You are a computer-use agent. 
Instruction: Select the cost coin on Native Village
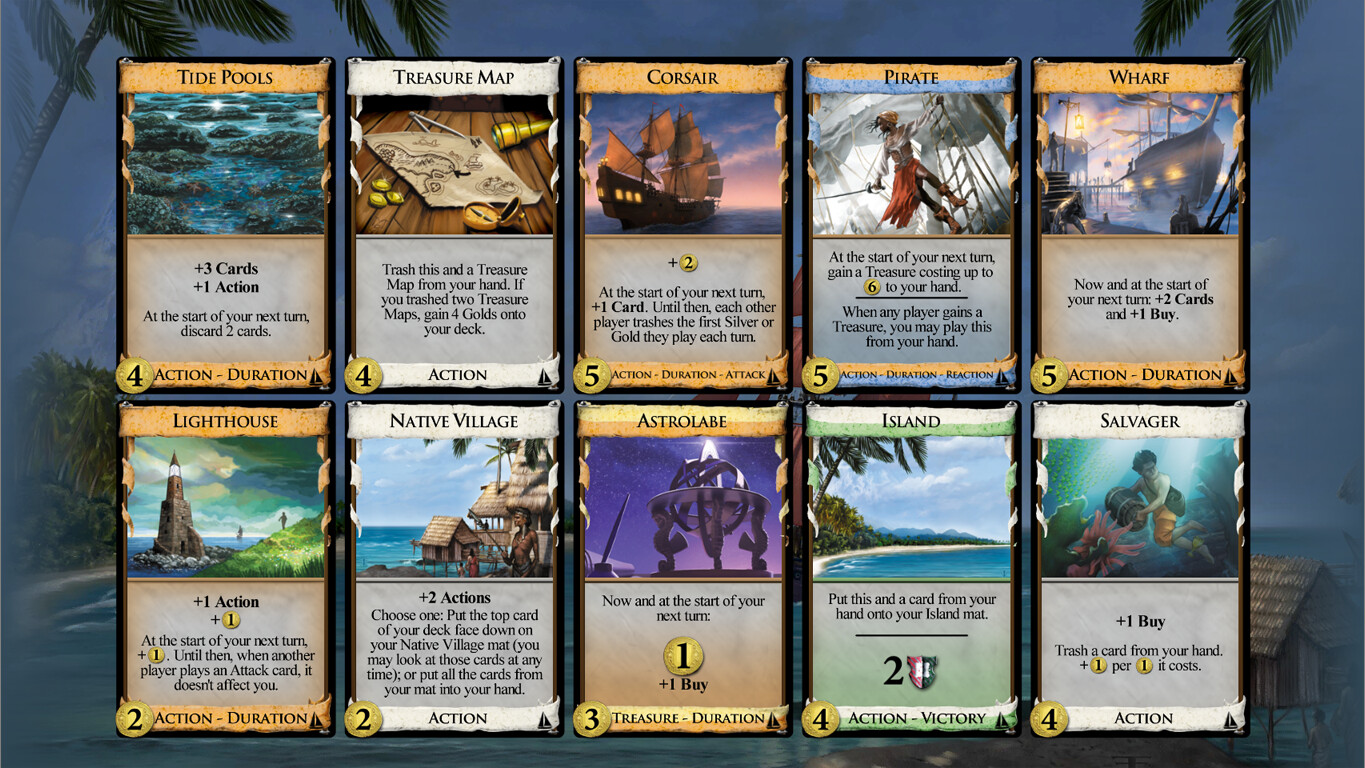[x=362, y=719]
